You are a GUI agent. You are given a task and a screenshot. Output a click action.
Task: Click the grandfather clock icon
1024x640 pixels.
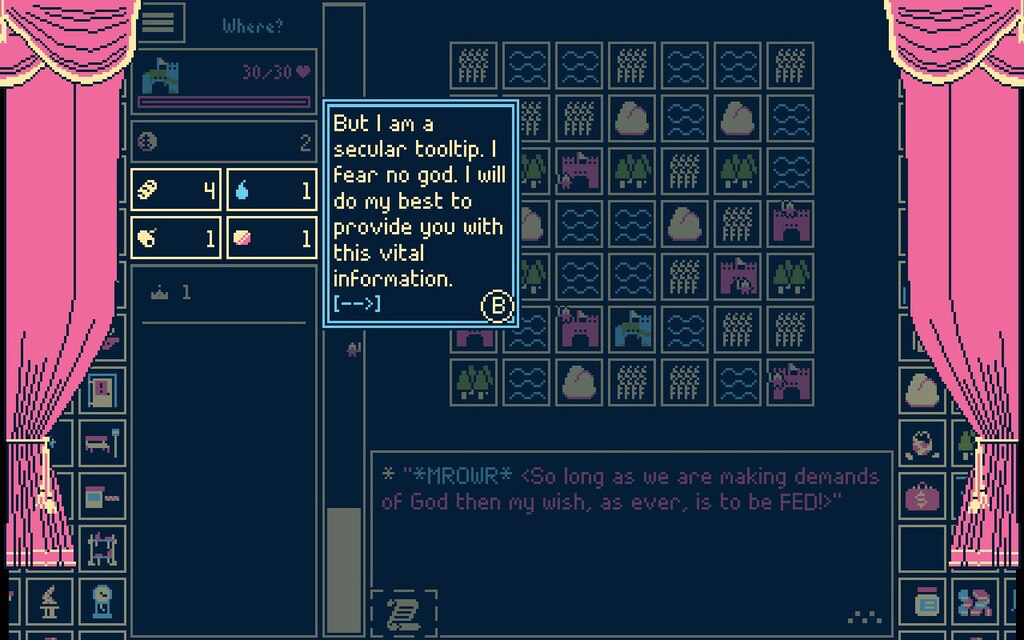click(103, 602)
